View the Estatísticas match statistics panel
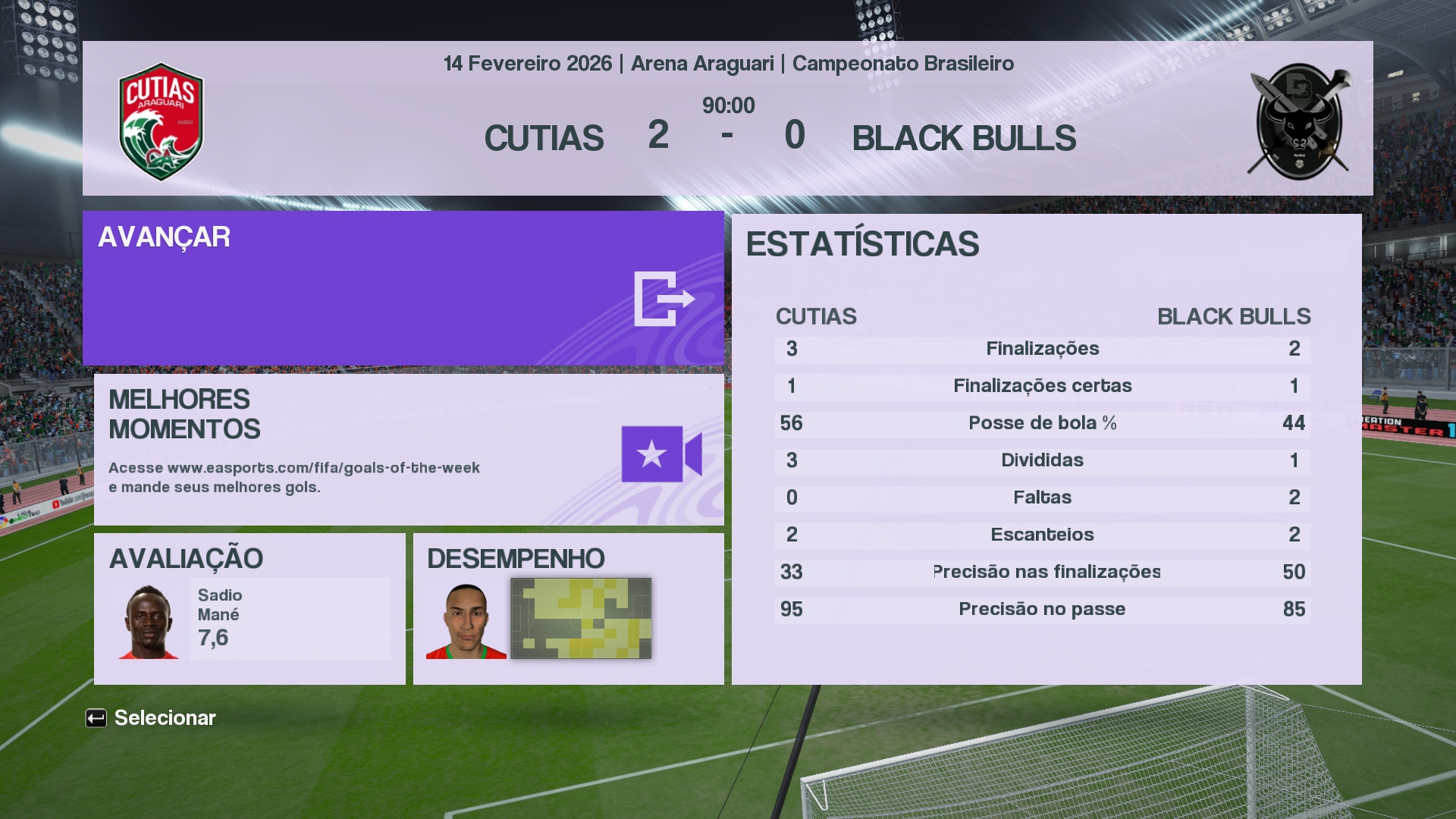This screenshot has height=819, width=1456. [1046, 449]
